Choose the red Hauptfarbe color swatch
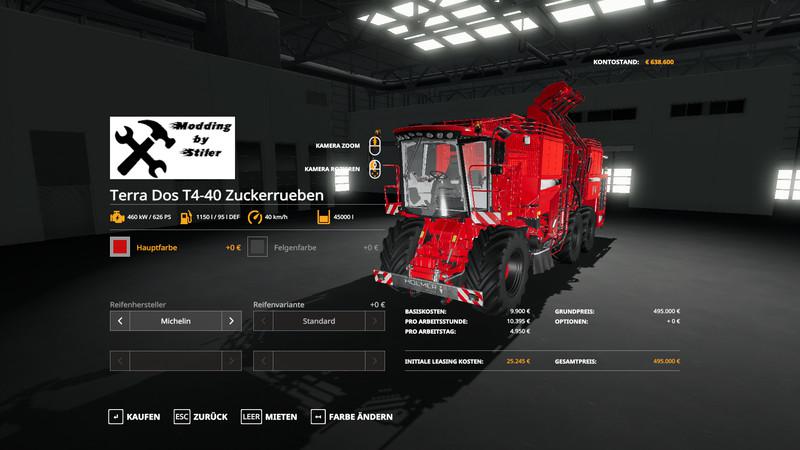 pos(120,247)
